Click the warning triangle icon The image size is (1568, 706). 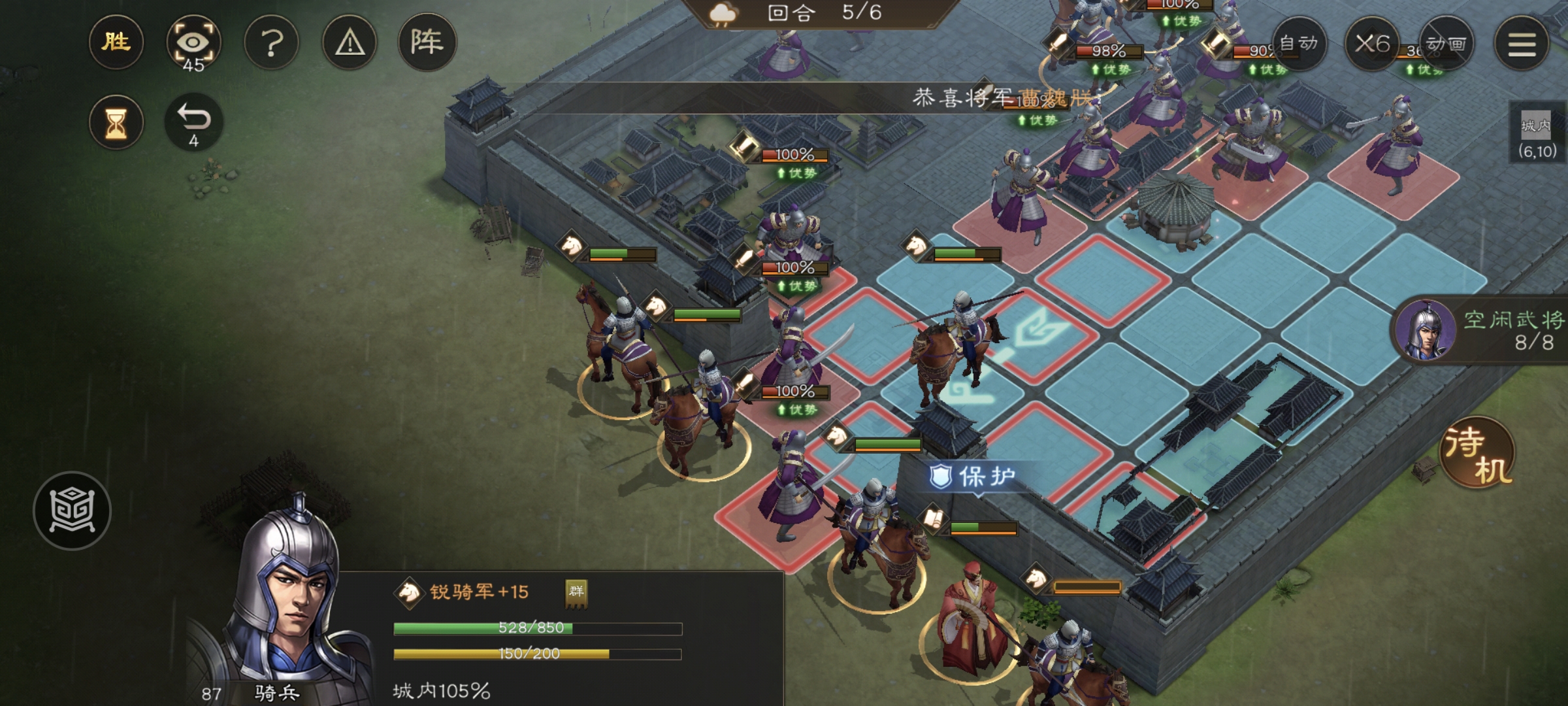point(350,43)
